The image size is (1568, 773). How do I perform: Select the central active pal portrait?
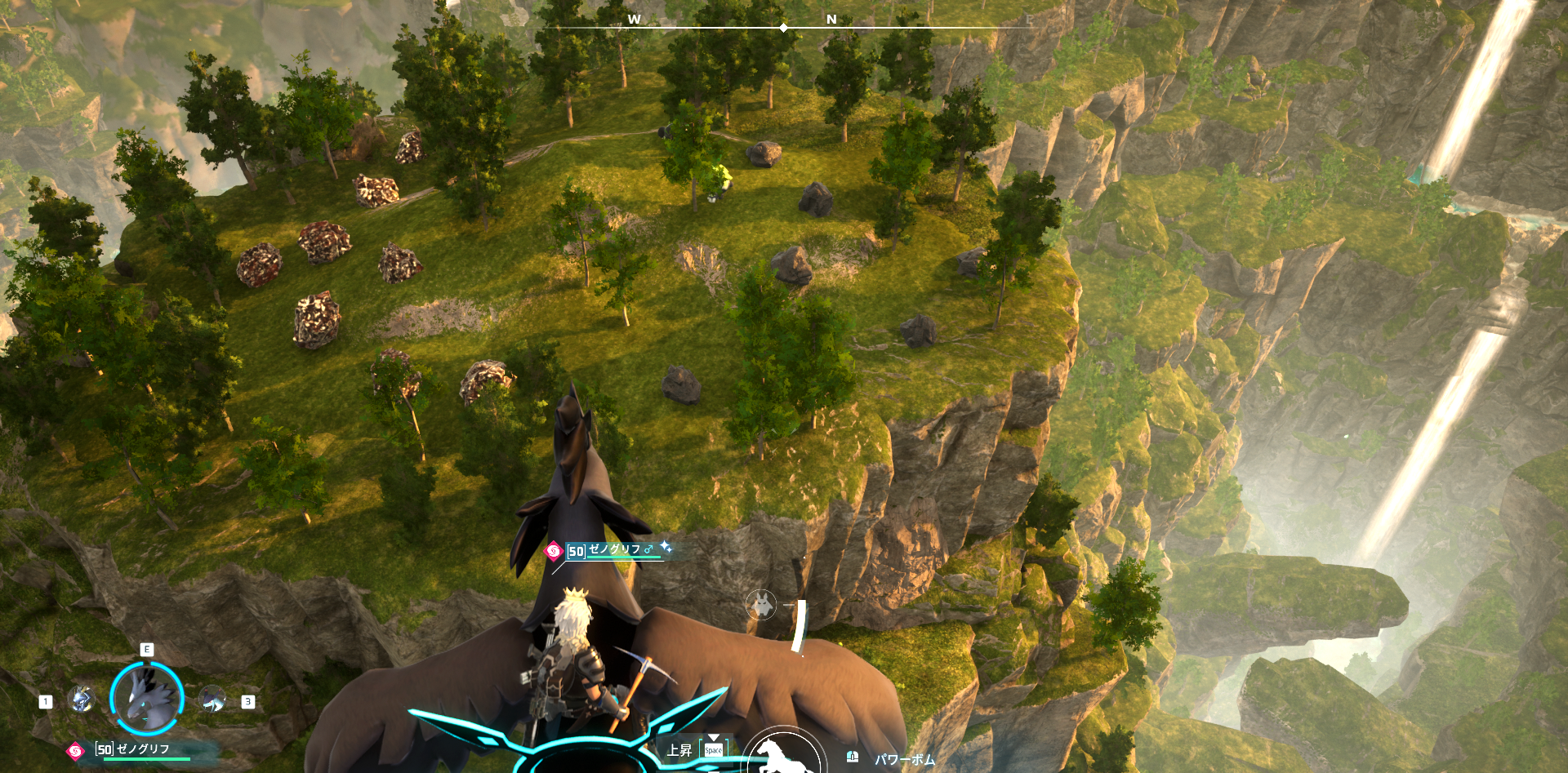(x=147, y=697)
